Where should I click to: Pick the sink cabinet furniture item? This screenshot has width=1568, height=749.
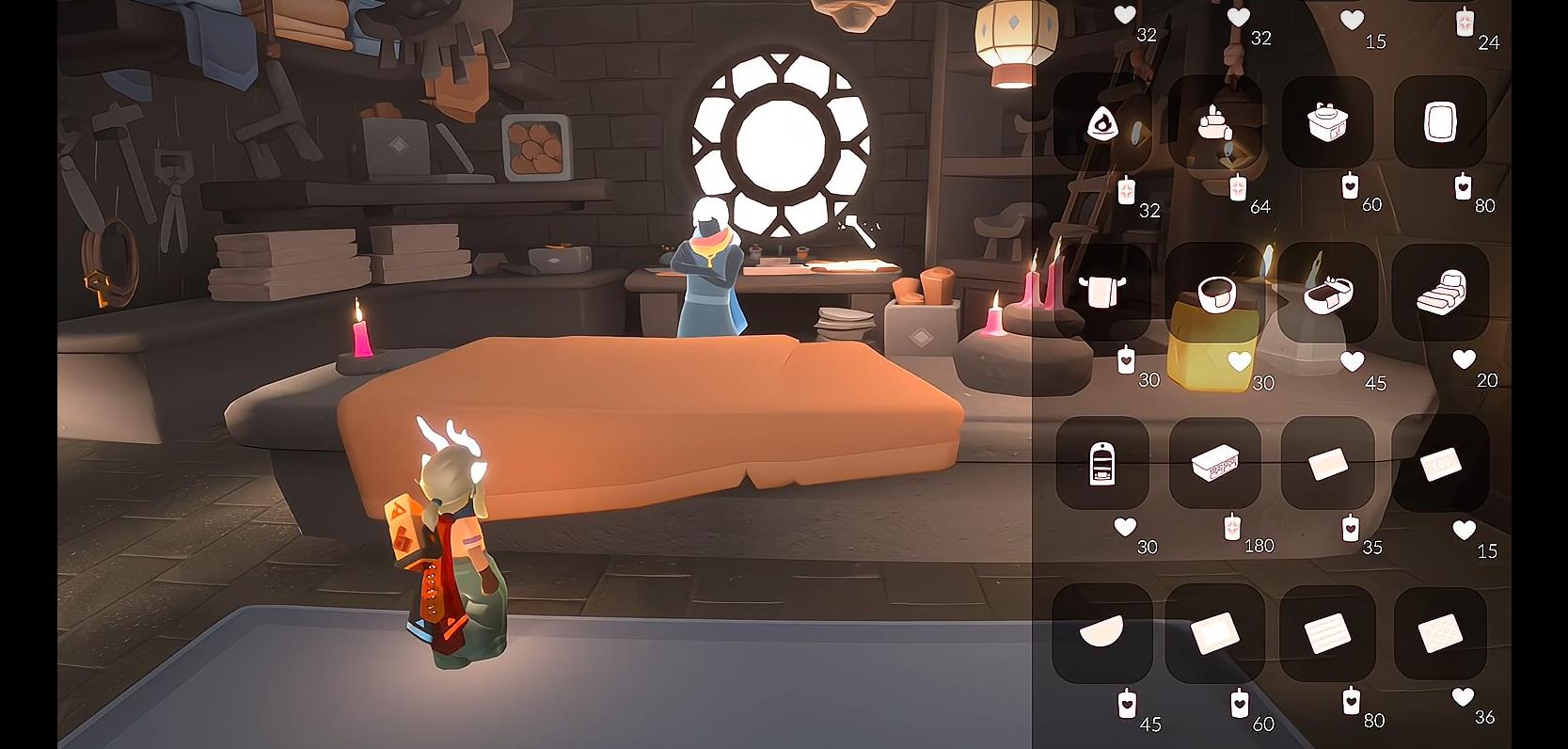pos(1327,123)
